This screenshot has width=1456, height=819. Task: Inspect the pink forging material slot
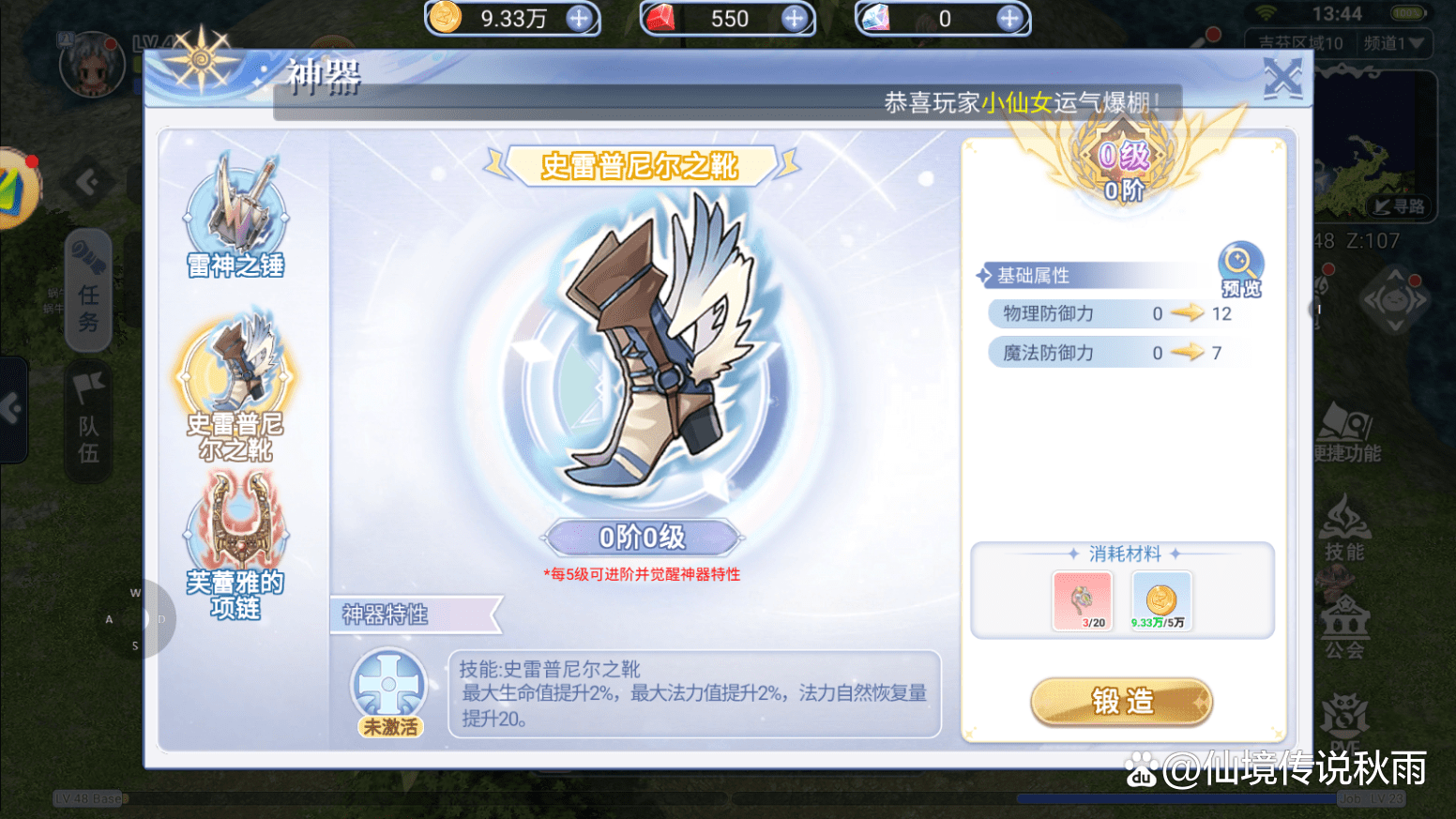1082,600
